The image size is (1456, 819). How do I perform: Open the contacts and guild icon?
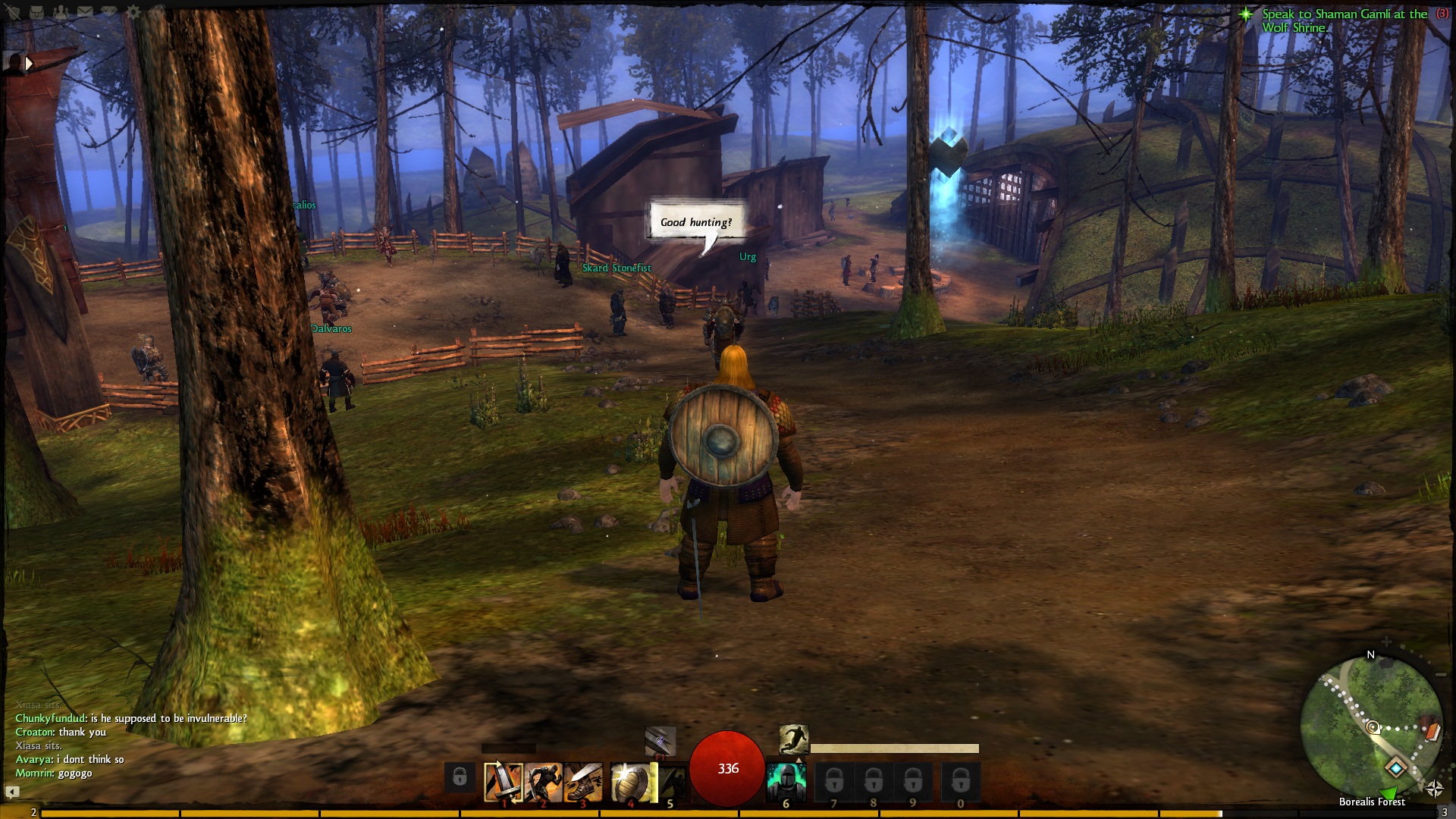61,12
